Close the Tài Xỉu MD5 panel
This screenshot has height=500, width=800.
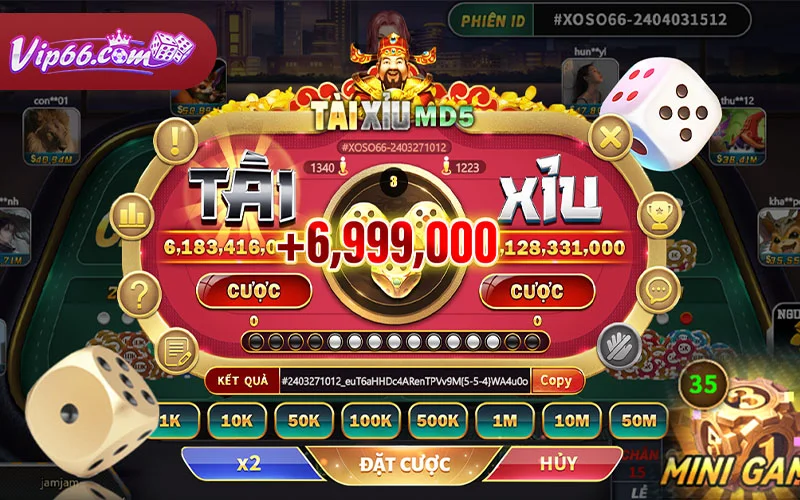click(608, 137)
